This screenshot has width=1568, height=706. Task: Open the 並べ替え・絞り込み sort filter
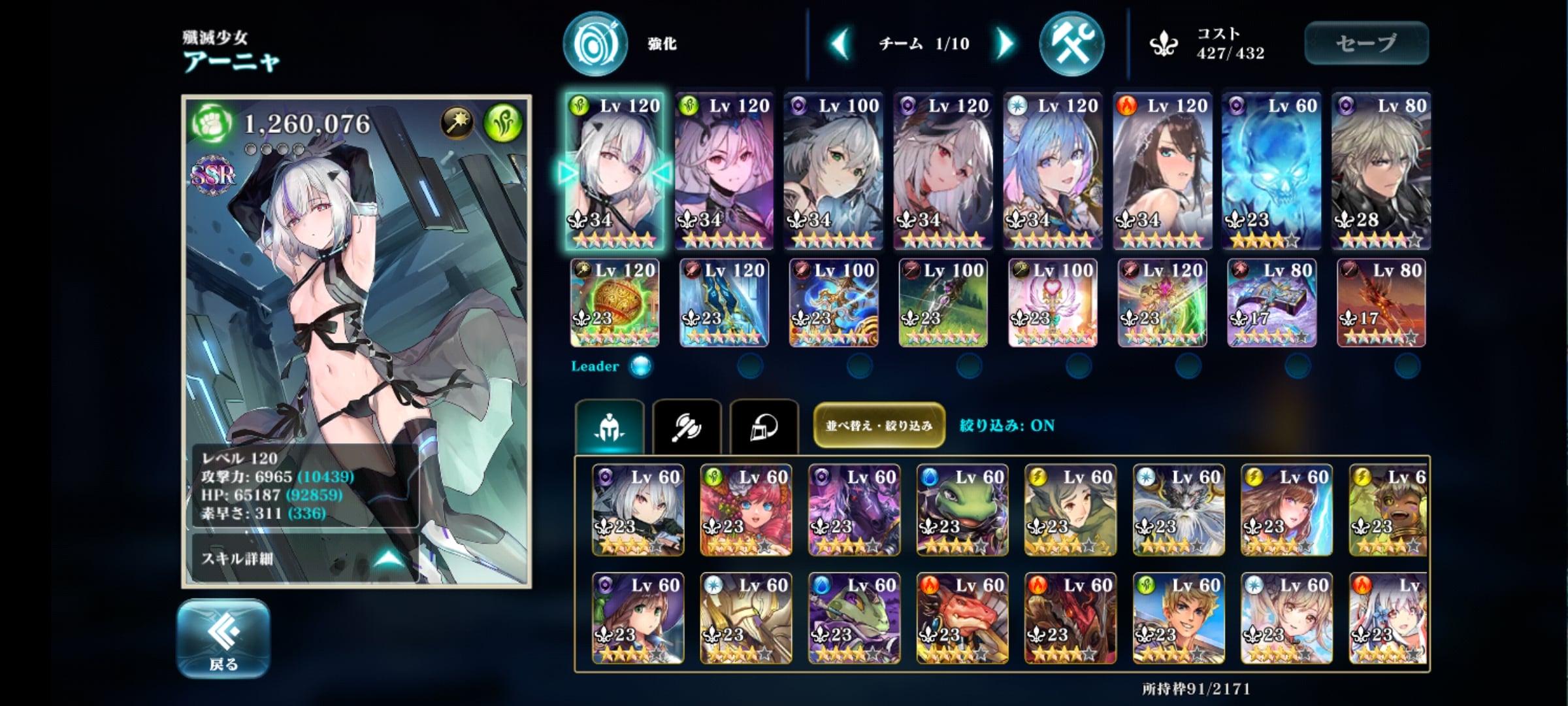tap(879, 426)
